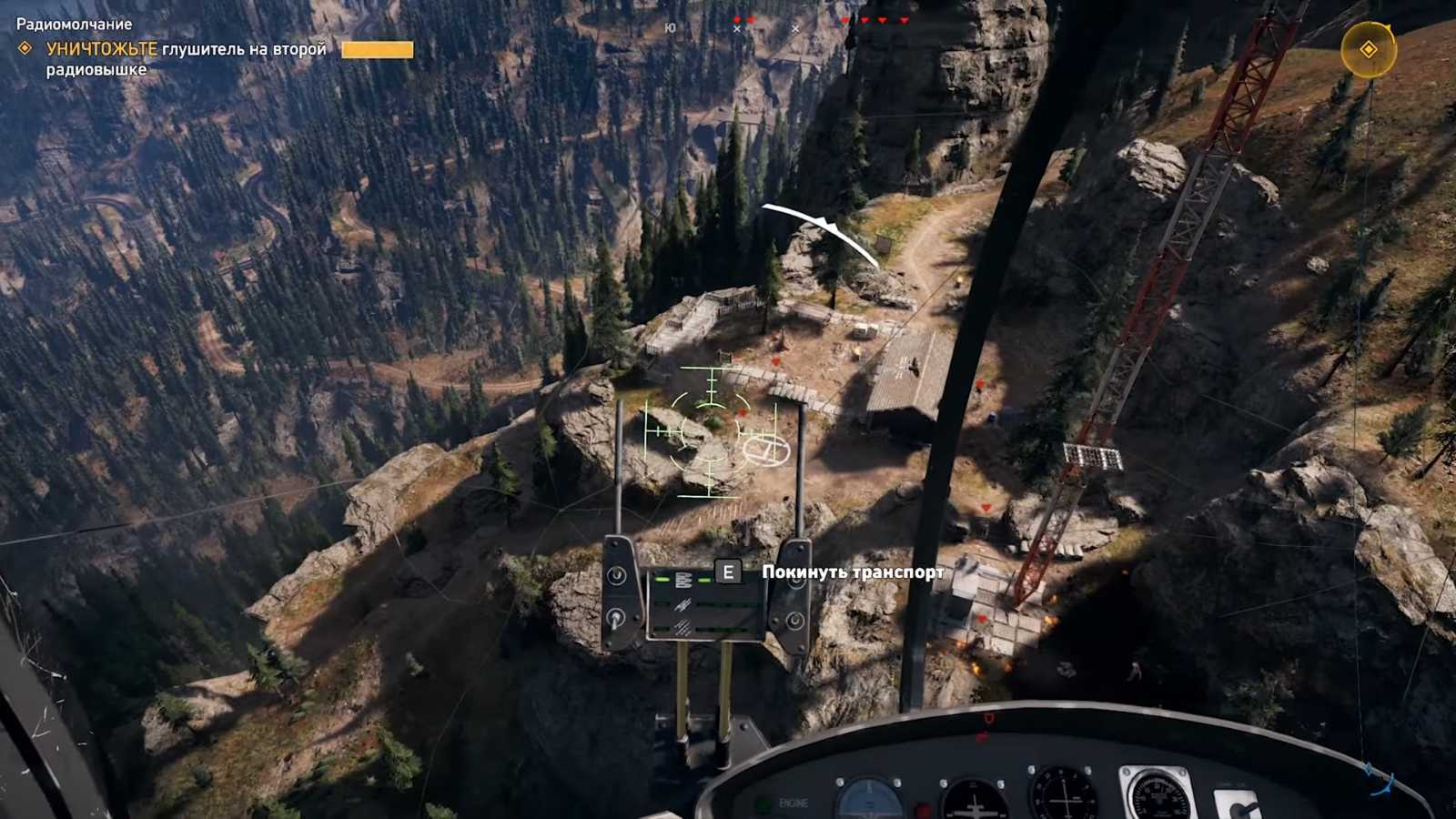Select the "Уничтожьте глушитель" objective text
This screenshot has height=819, width=1456.
[x=186, y=58]
